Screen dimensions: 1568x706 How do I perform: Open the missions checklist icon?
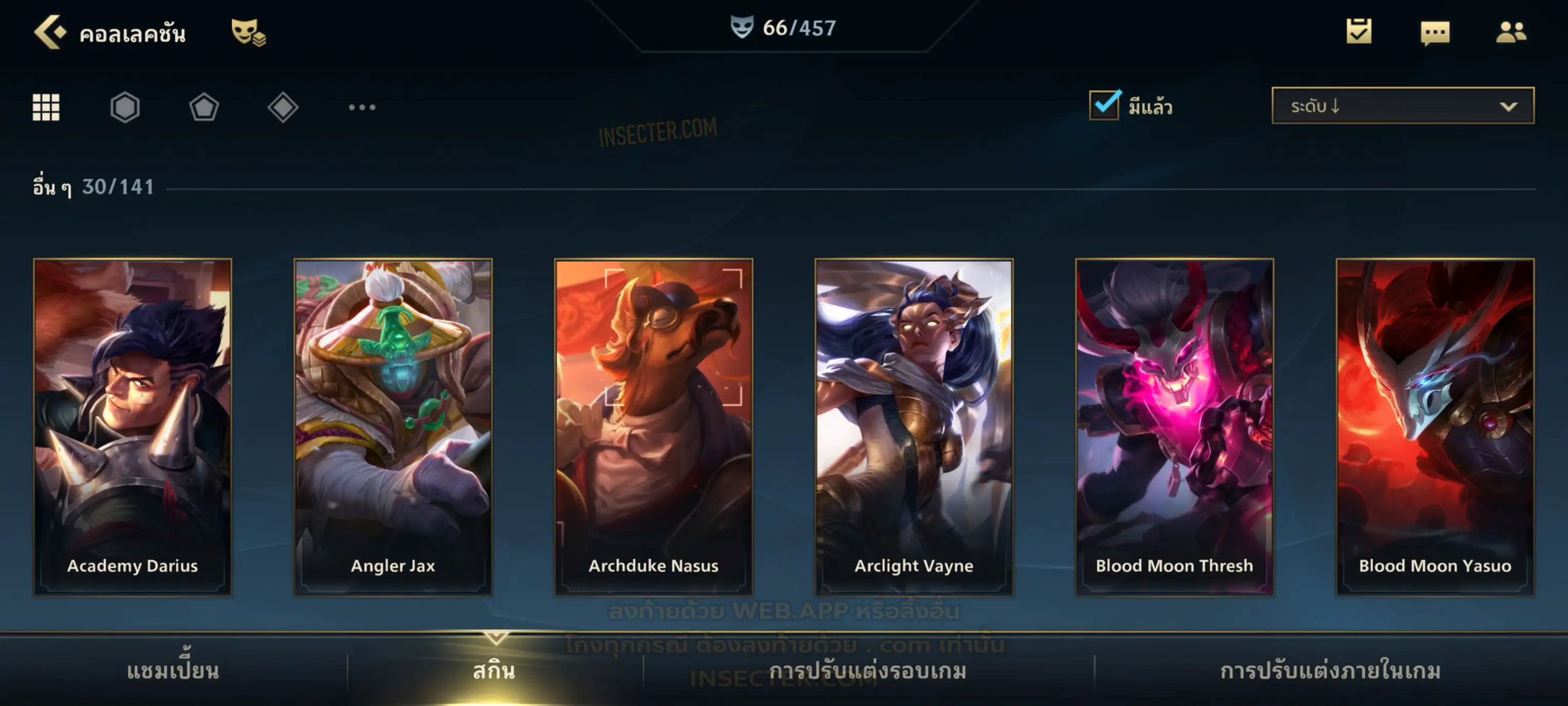(x=1359, y=32)
